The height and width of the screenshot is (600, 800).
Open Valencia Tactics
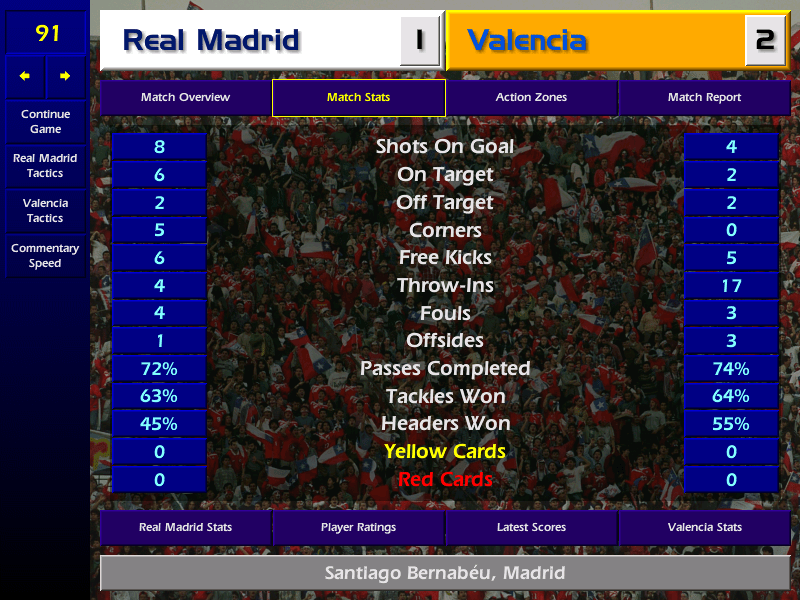tap(45, 210)
